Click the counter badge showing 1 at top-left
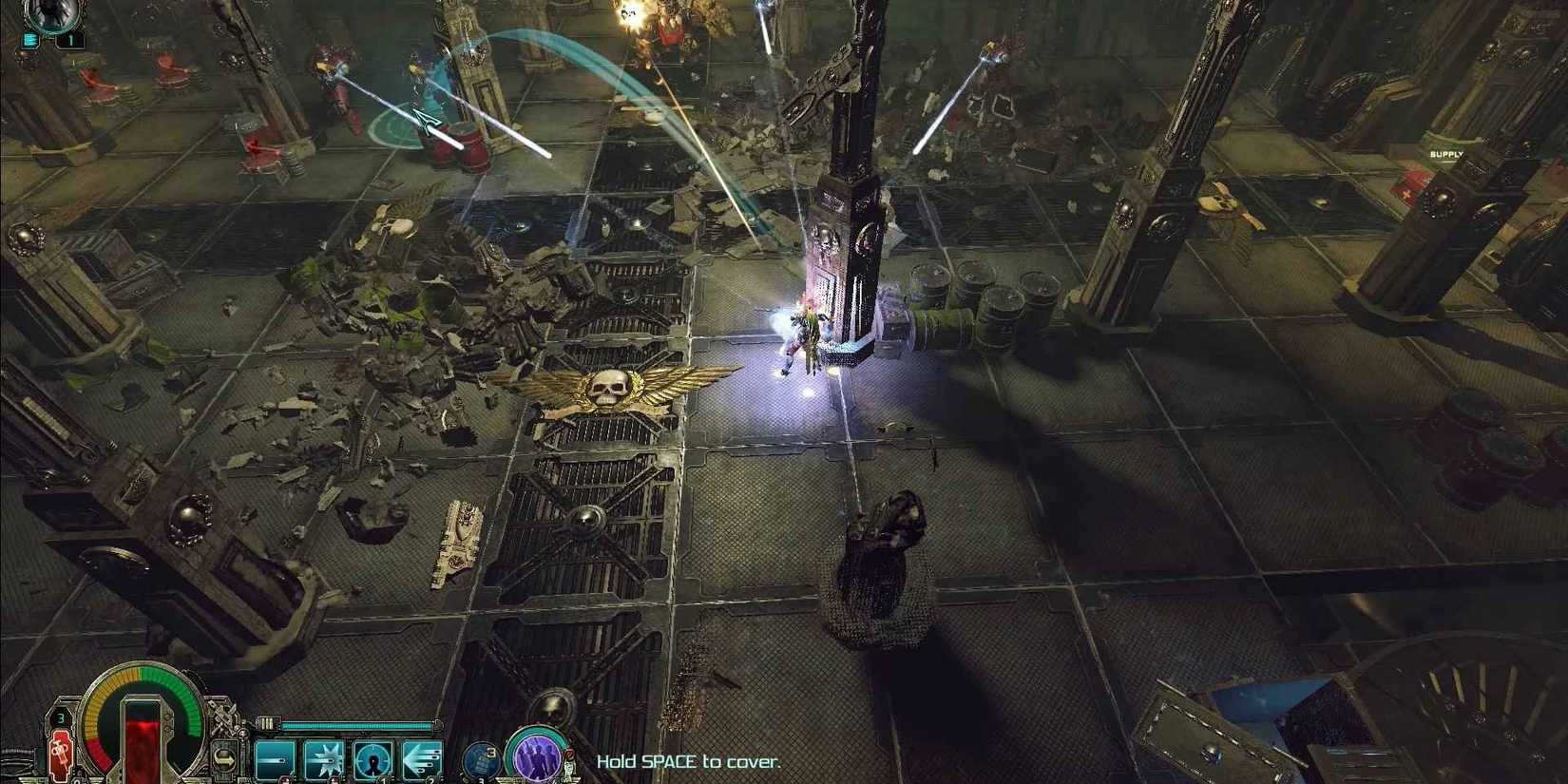Image resolution: width=1568 pixels, height=784 pixels. (71, 40)
